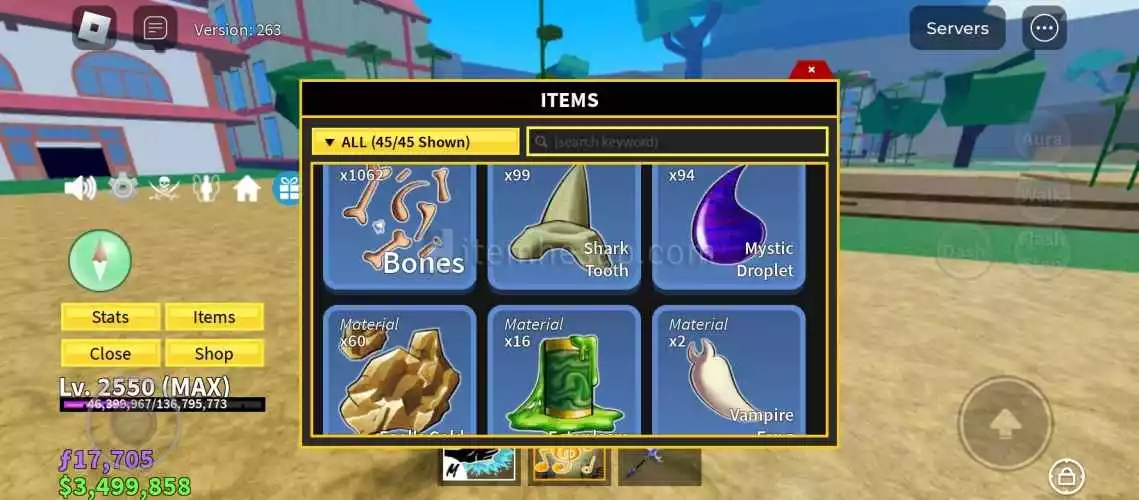Choose the Shark Tooth item
Image resolution: width=1139 pixels, height=500 pixels.
tap(564, 228)
